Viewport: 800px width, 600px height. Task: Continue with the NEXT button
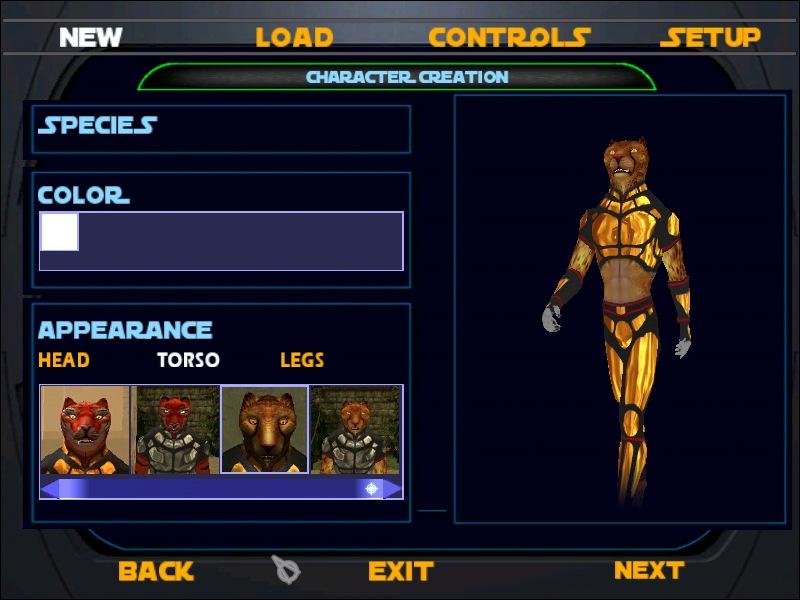point(648,570)
